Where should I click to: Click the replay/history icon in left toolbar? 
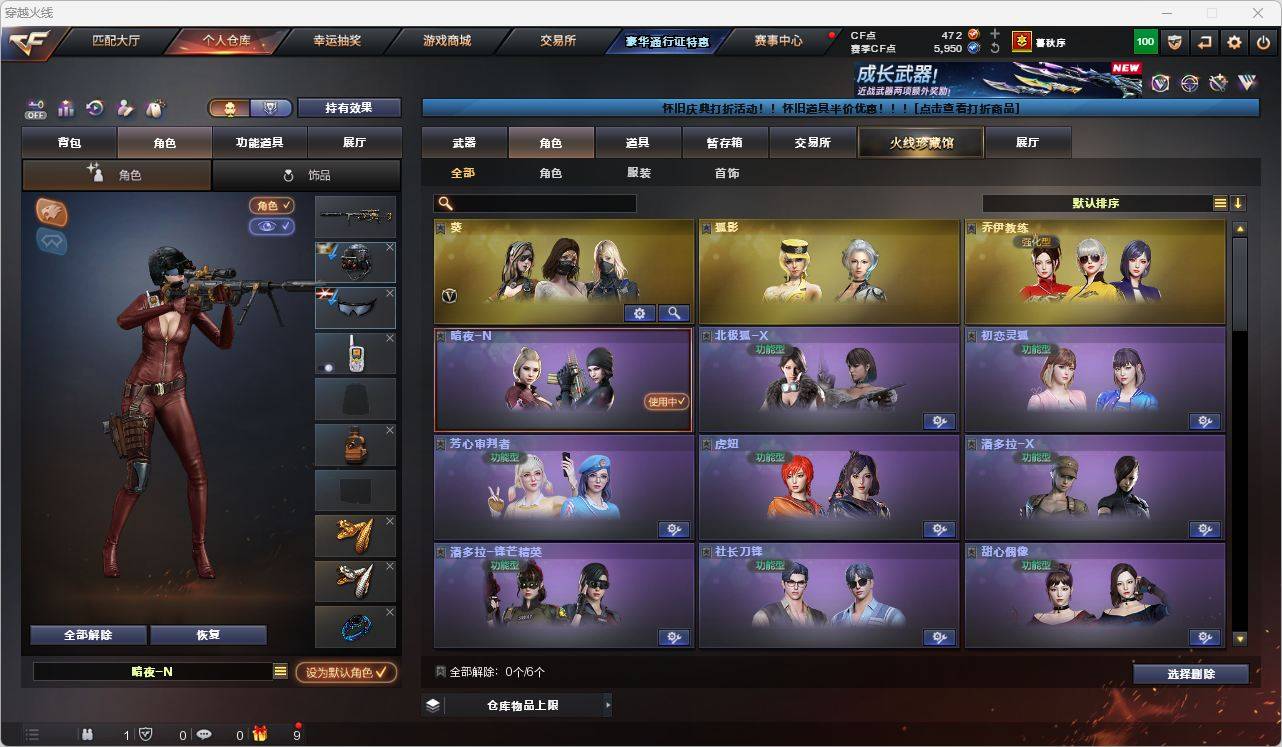click(x=93, y=107)
